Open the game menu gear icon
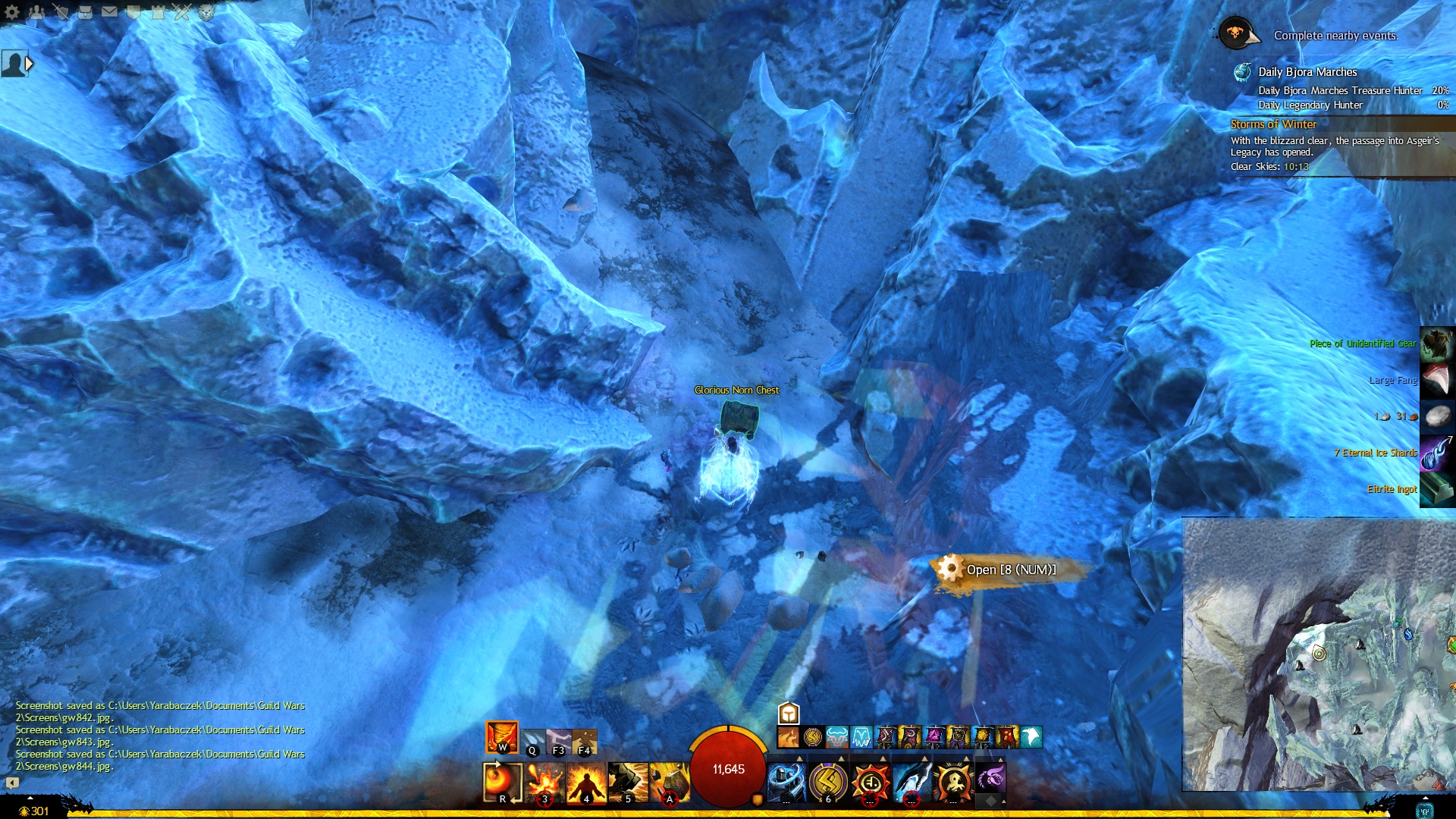The image size is (1456, 819). 12,12
